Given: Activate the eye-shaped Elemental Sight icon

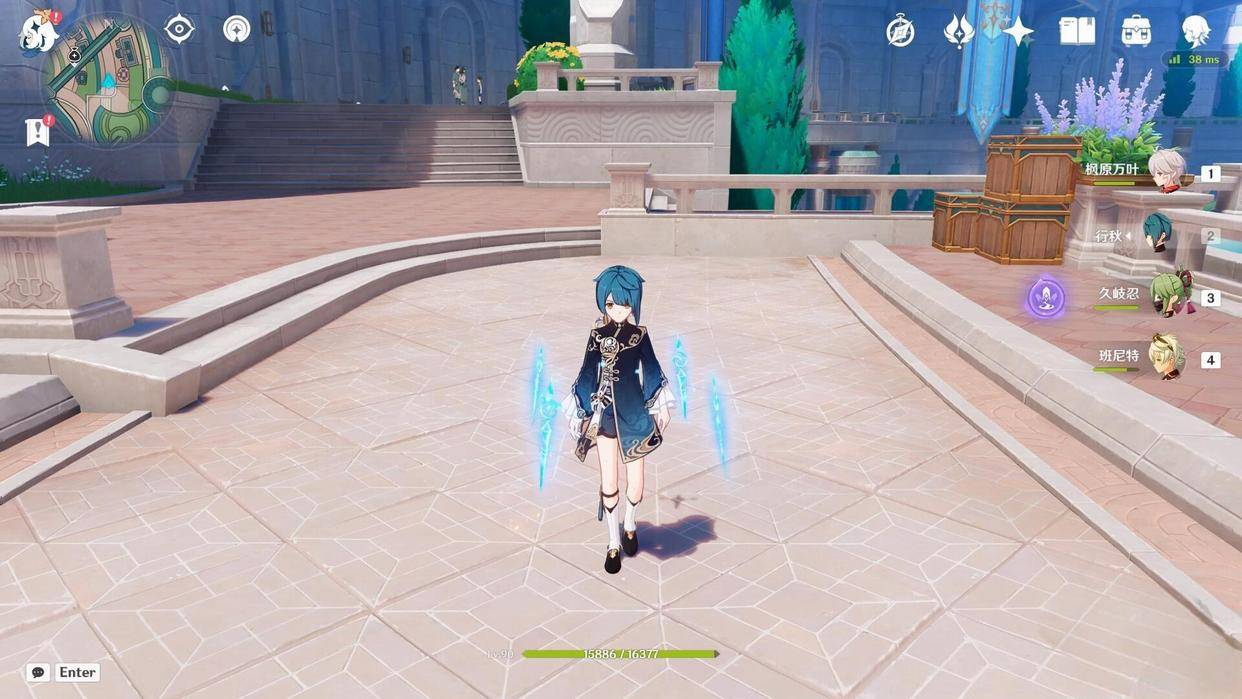Looking at the screenshot, I should click(179, 30).
